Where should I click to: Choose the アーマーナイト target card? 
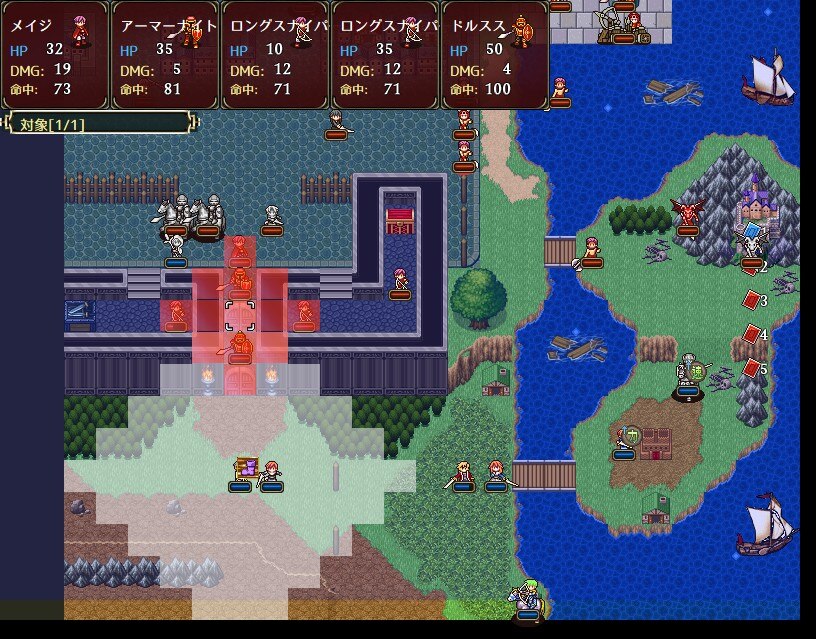[x=165, y=55]
